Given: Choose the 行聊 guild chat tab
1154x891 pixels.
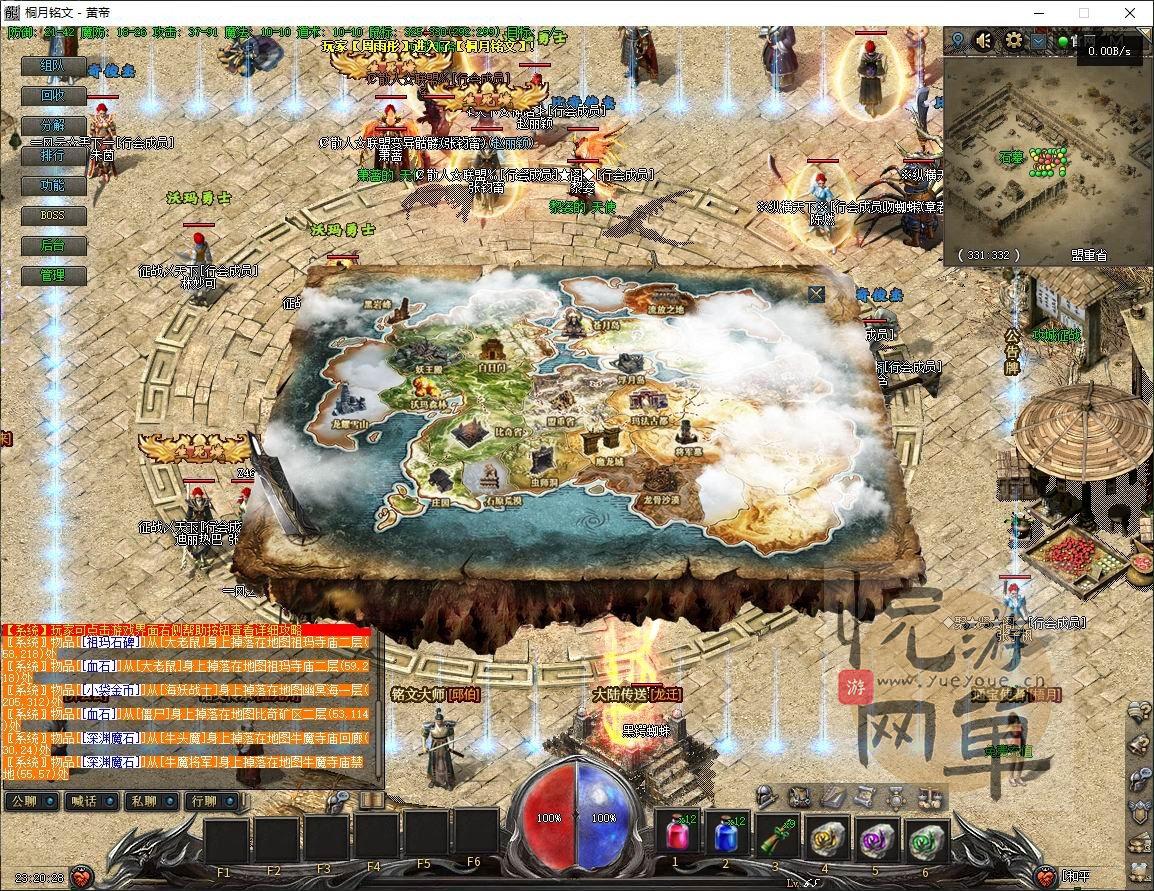Looking at the screenshot, I should [x=204, y=801].
